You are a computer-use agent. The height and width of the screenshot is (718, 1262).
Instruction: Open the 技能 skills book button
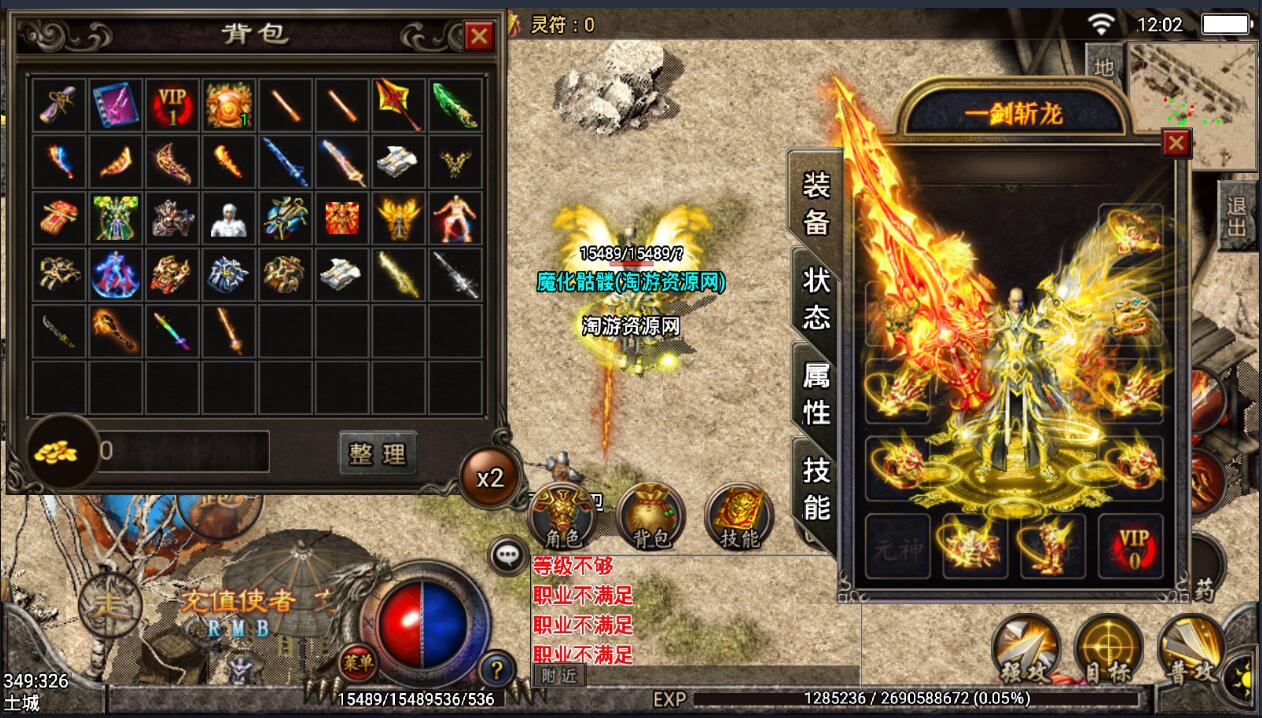click(739, 517)
